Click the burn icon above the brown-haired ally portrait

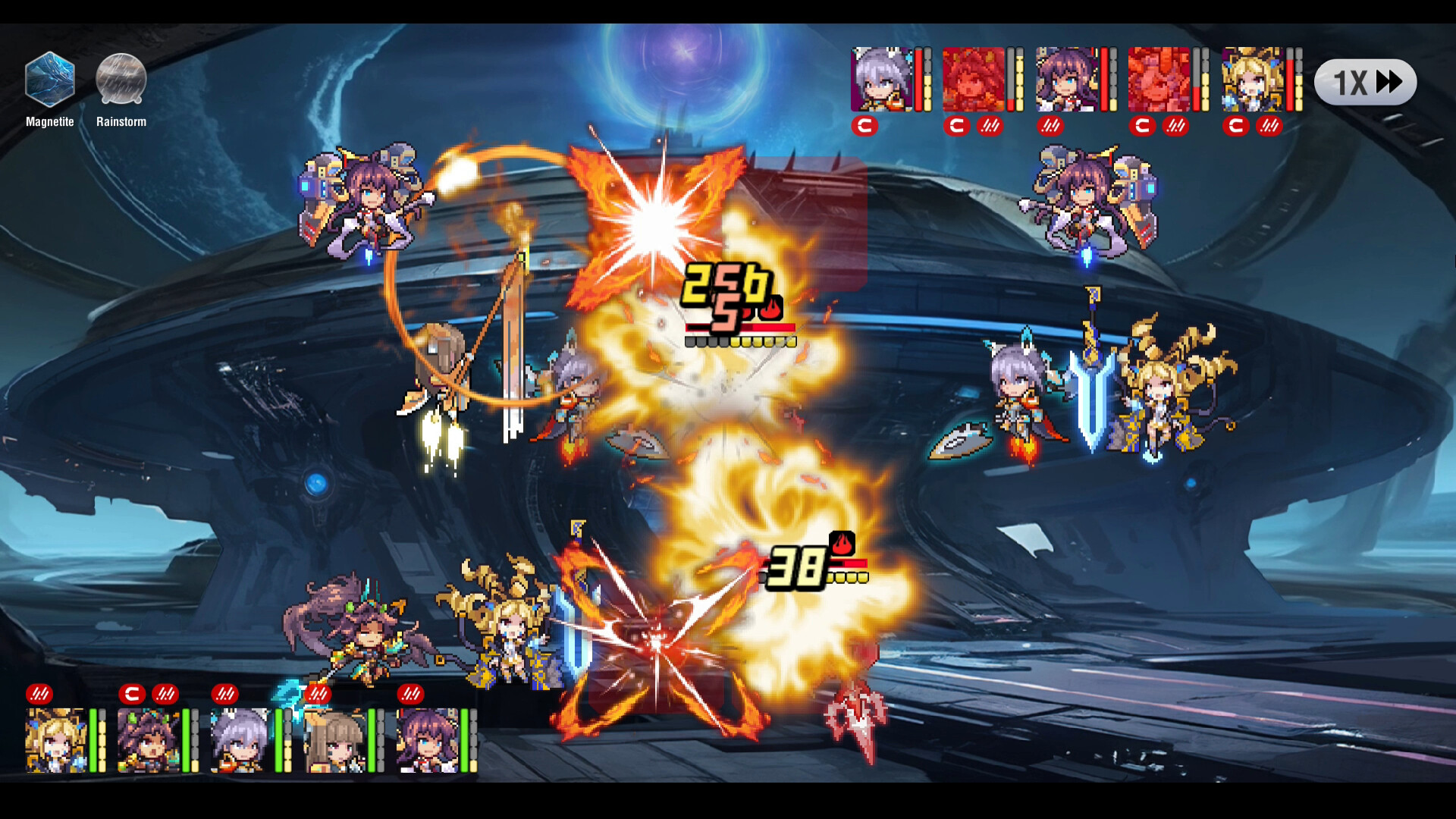click(x=318, y=692)
